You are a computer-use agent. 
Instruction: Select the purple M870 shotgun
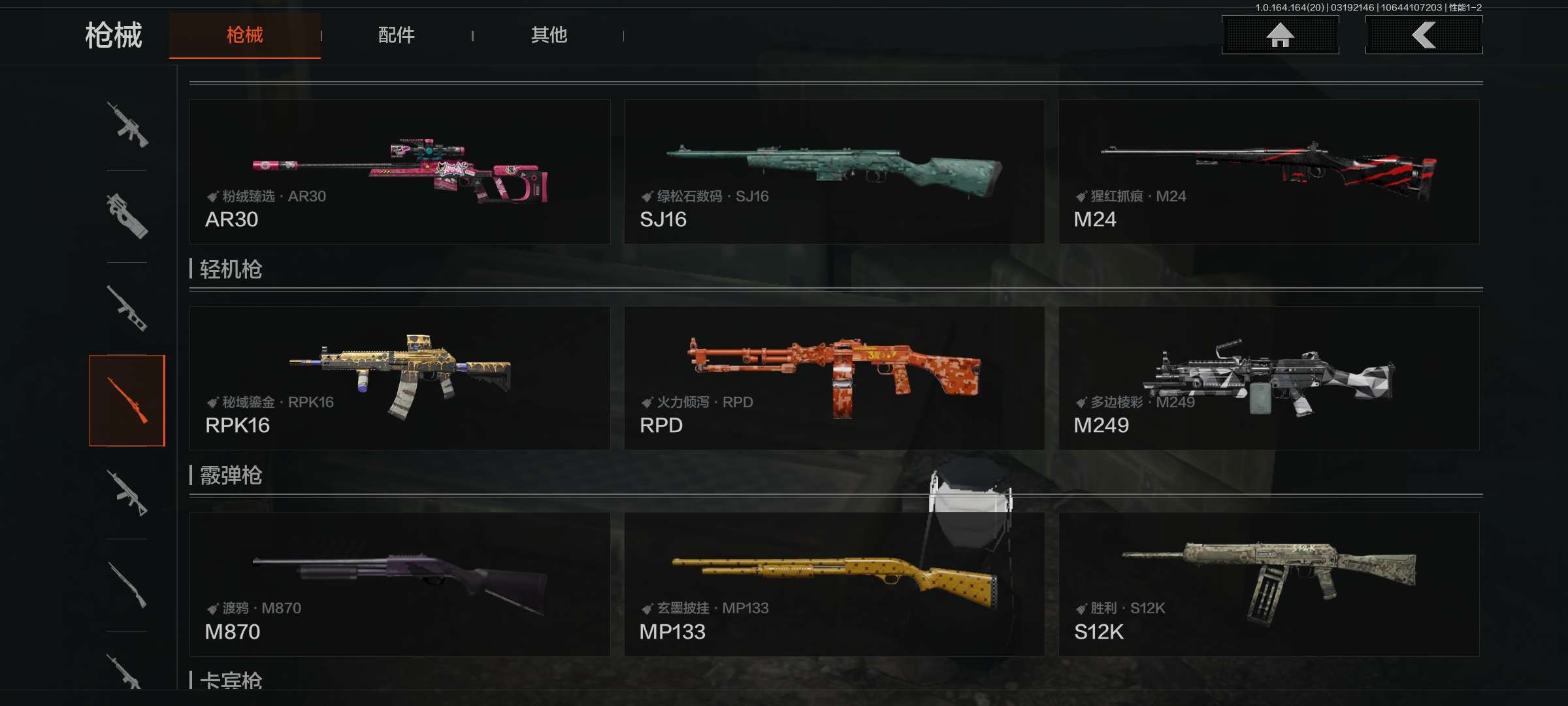(x=400, y=584)
